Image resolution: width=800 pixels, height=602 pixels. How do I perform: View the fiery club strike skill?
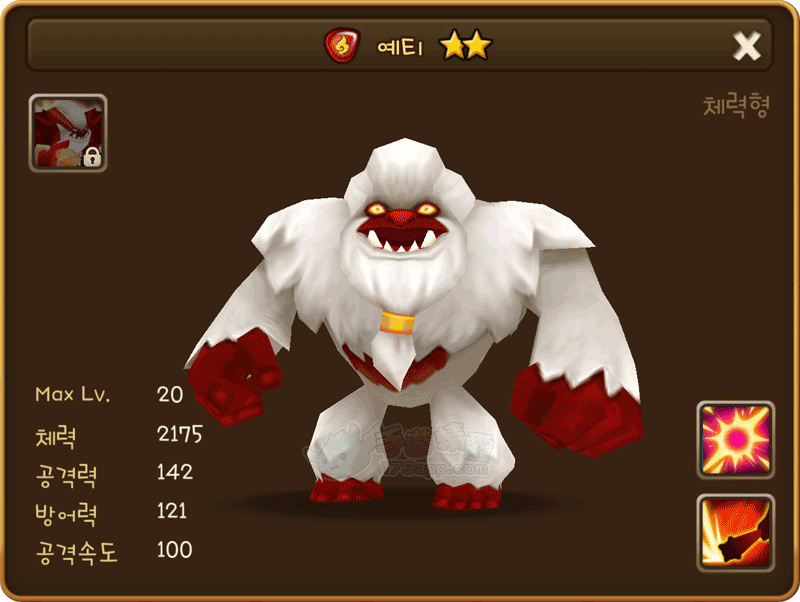pos(735,532)
